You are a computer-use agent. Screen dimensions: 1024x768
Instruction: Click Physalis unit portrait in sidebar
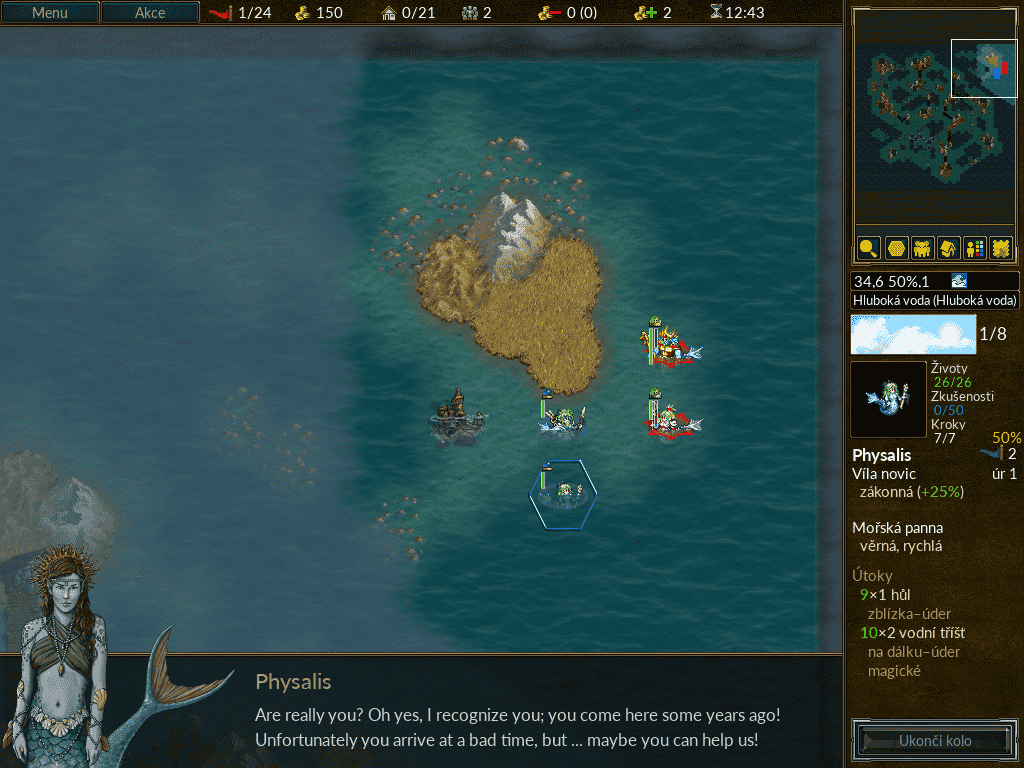coord(888,399)
